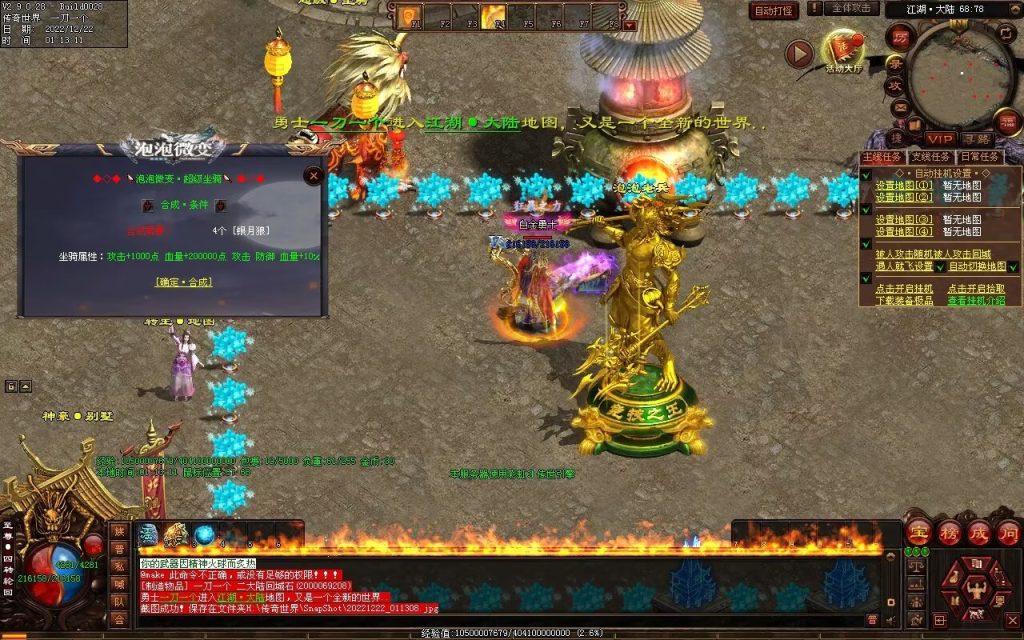The image size is (1024, 640).
Task: Open the VIP panel
Action: pyautogui.click(x=939, y=138)
